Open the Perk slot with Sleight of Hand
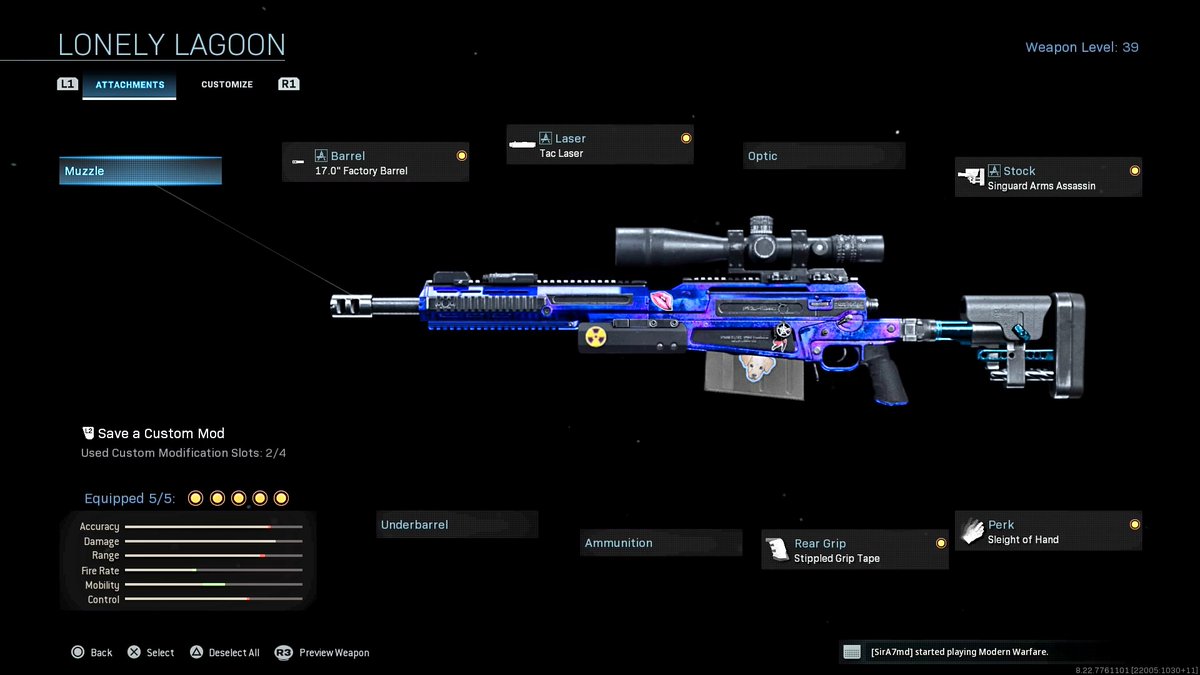This screenshot has width=1200, height=675. point(1047,532)
